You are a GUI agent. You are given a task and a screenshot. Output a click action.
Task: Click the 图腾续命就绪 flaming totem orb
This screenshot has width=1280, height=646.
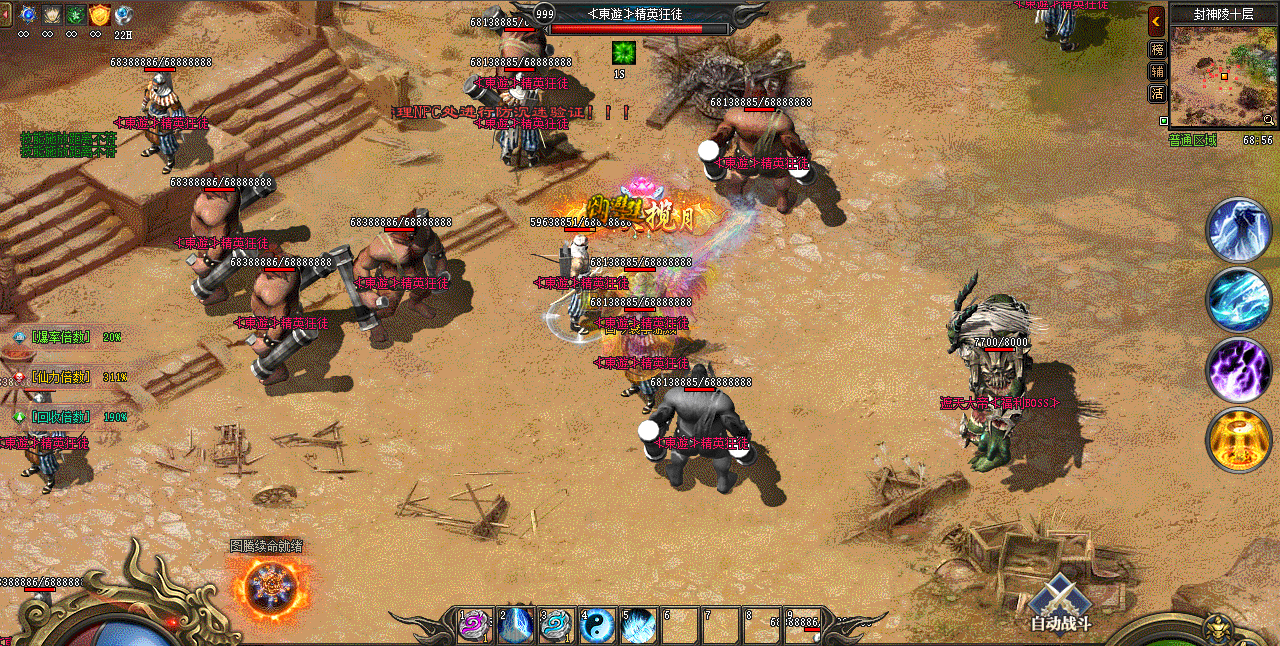click(268, 587)
